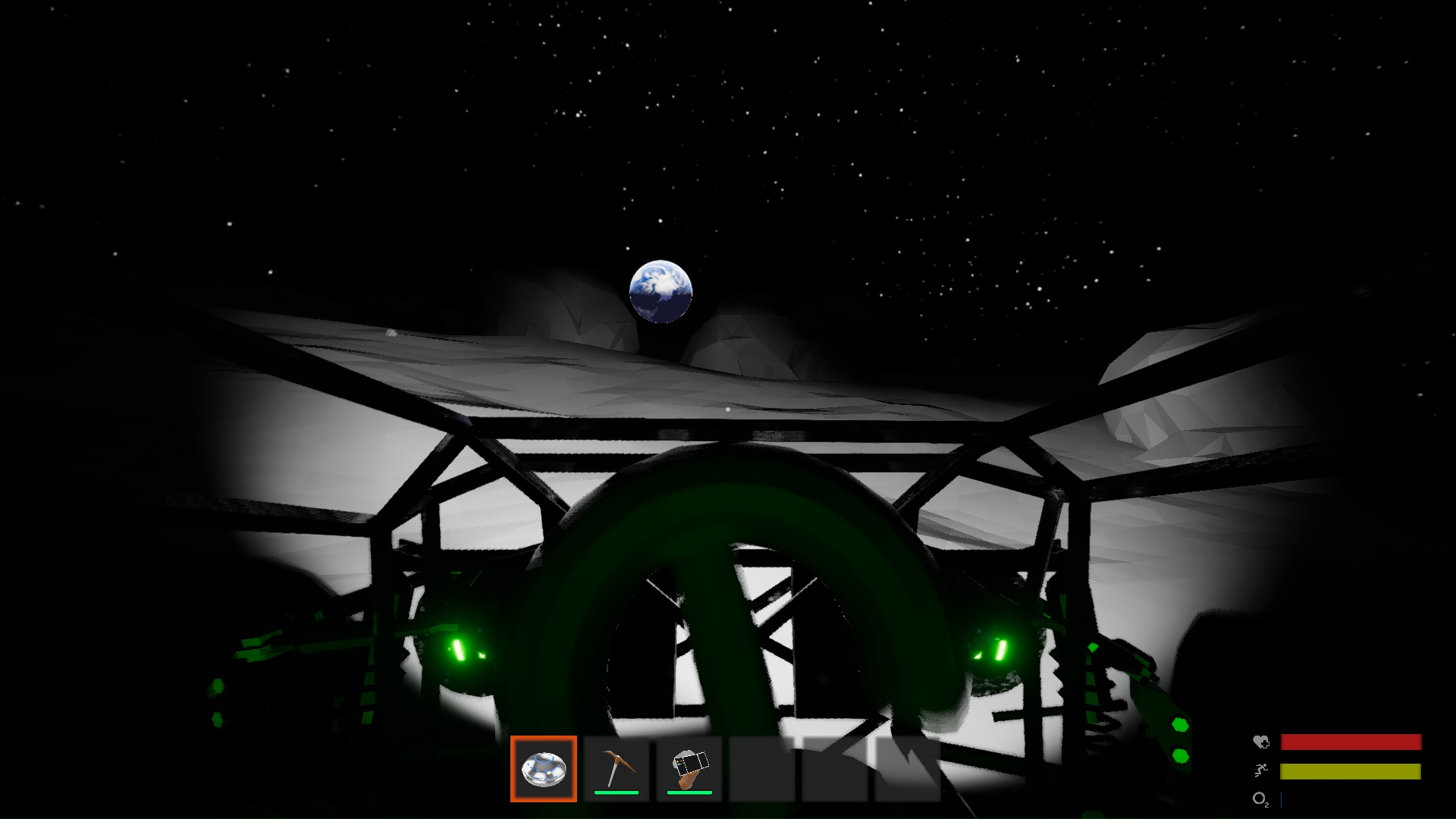Viewport: 1456px width, 819px height.
Task: Click the lower green hexagon light on the rover
Action: (1180, 755)
